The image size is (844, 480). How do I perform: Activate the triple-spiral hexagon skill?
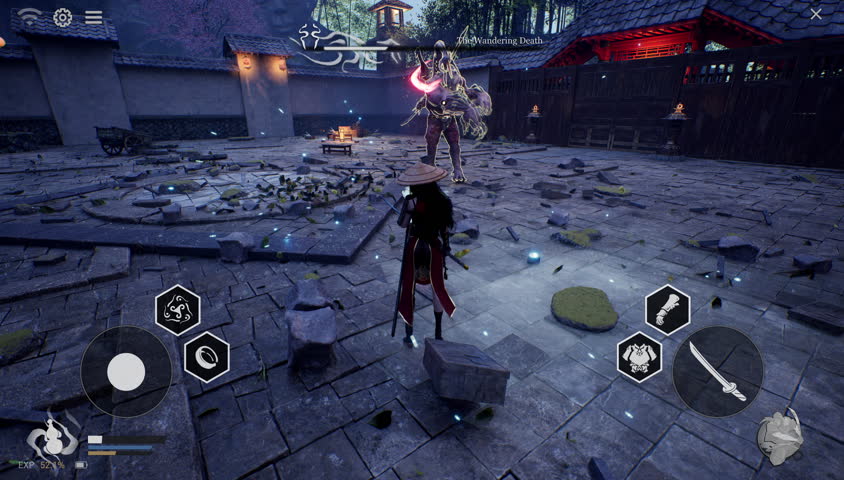pos(178,309)
